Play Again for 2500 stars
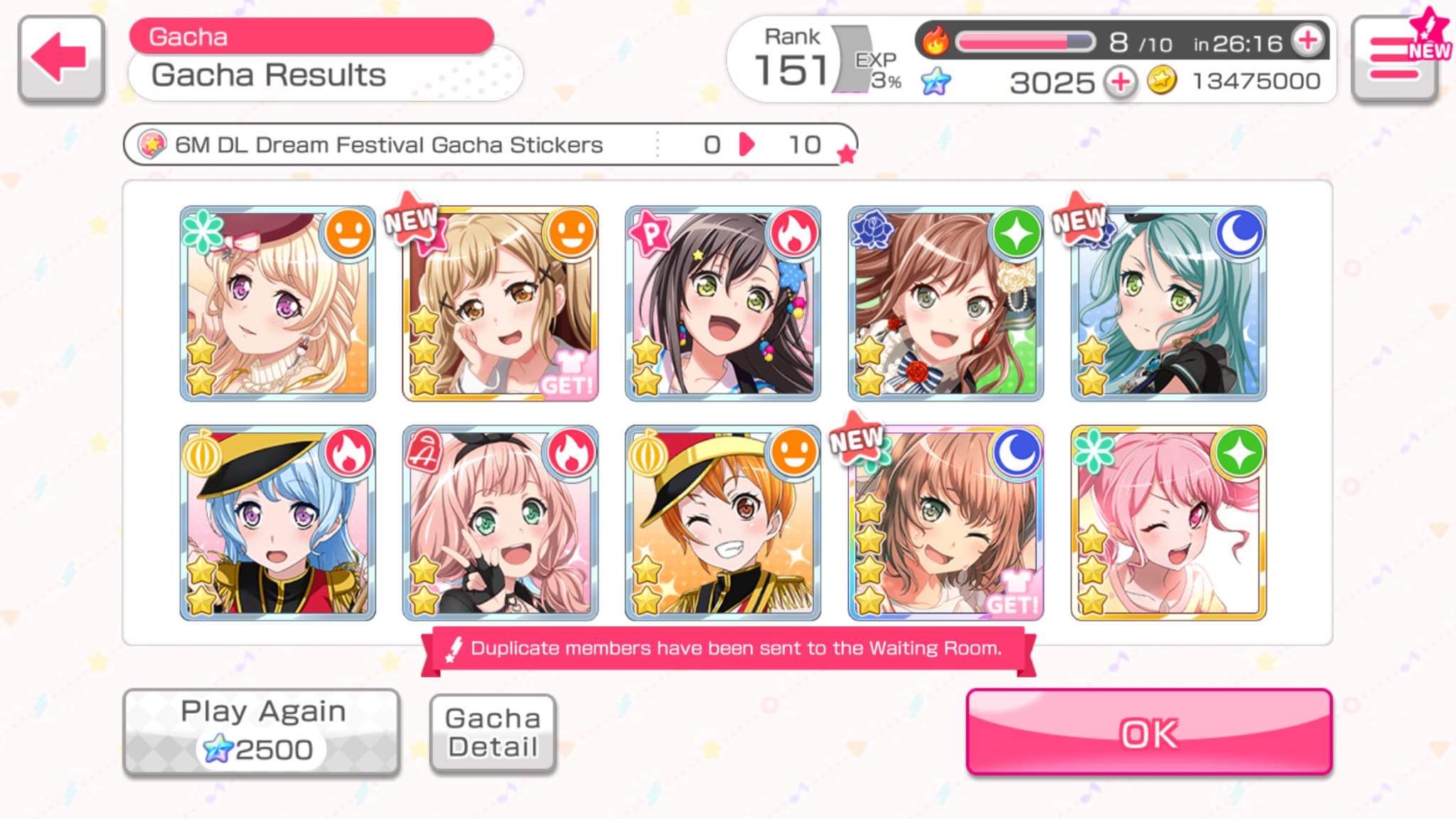Image resolution: width=1456 pixels, height=819 pixels. (x=262, y=732)
